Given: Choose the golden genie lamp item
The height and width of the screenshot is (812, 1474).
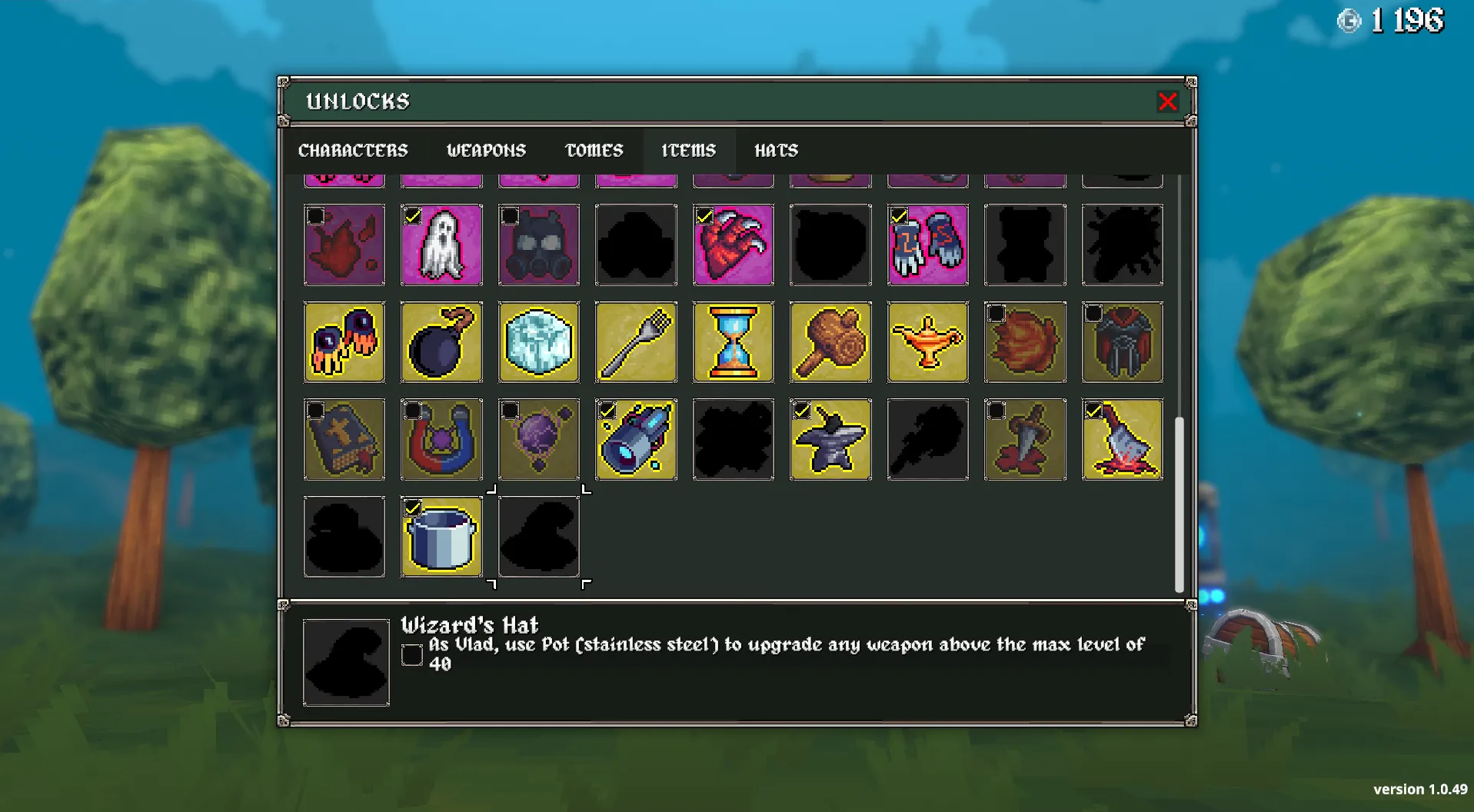Looking at the screenshot, I should click(928, 342).
